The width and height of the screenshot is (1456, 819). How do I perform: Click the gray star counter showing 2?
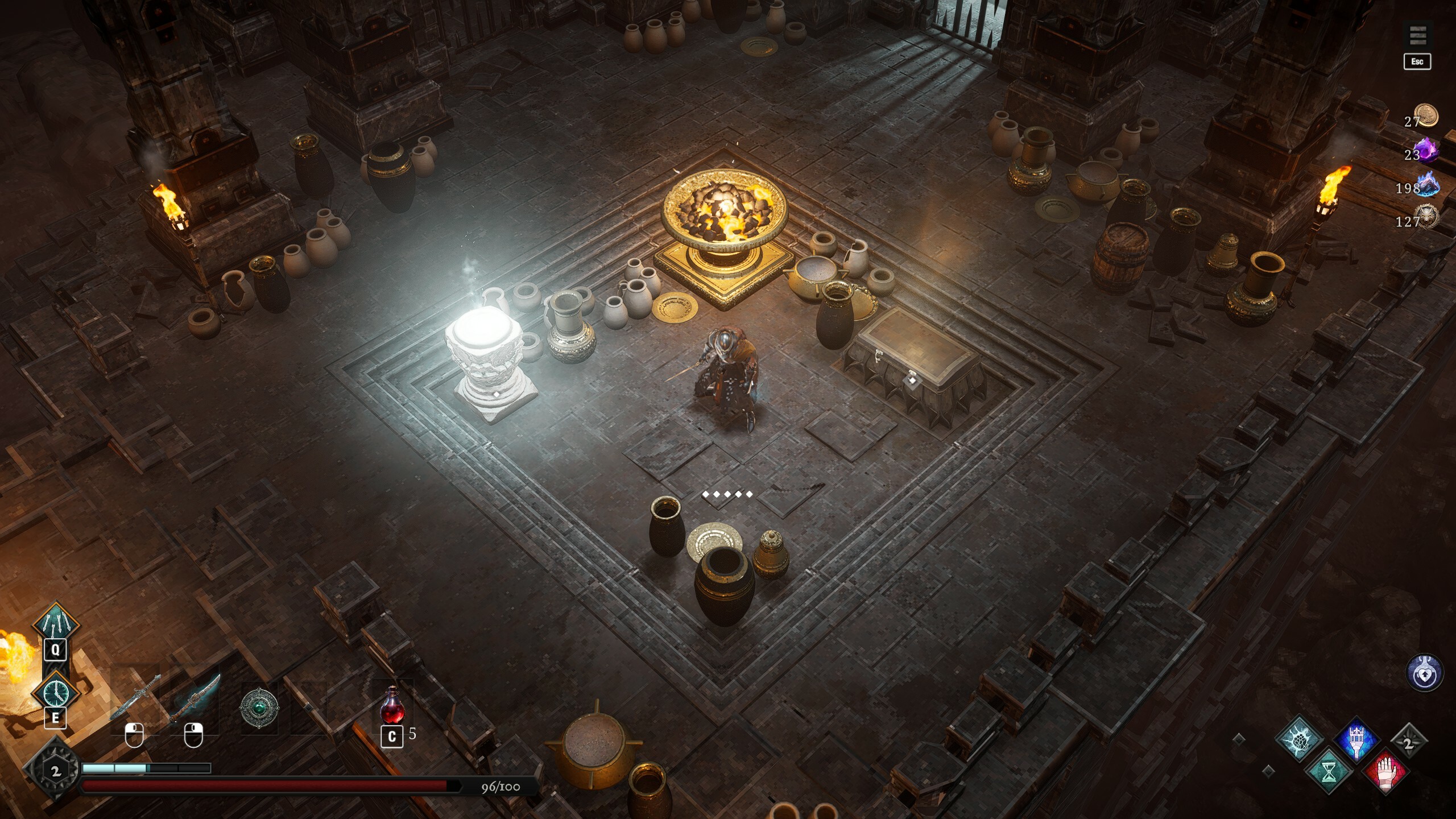(x=1410, y=740)
